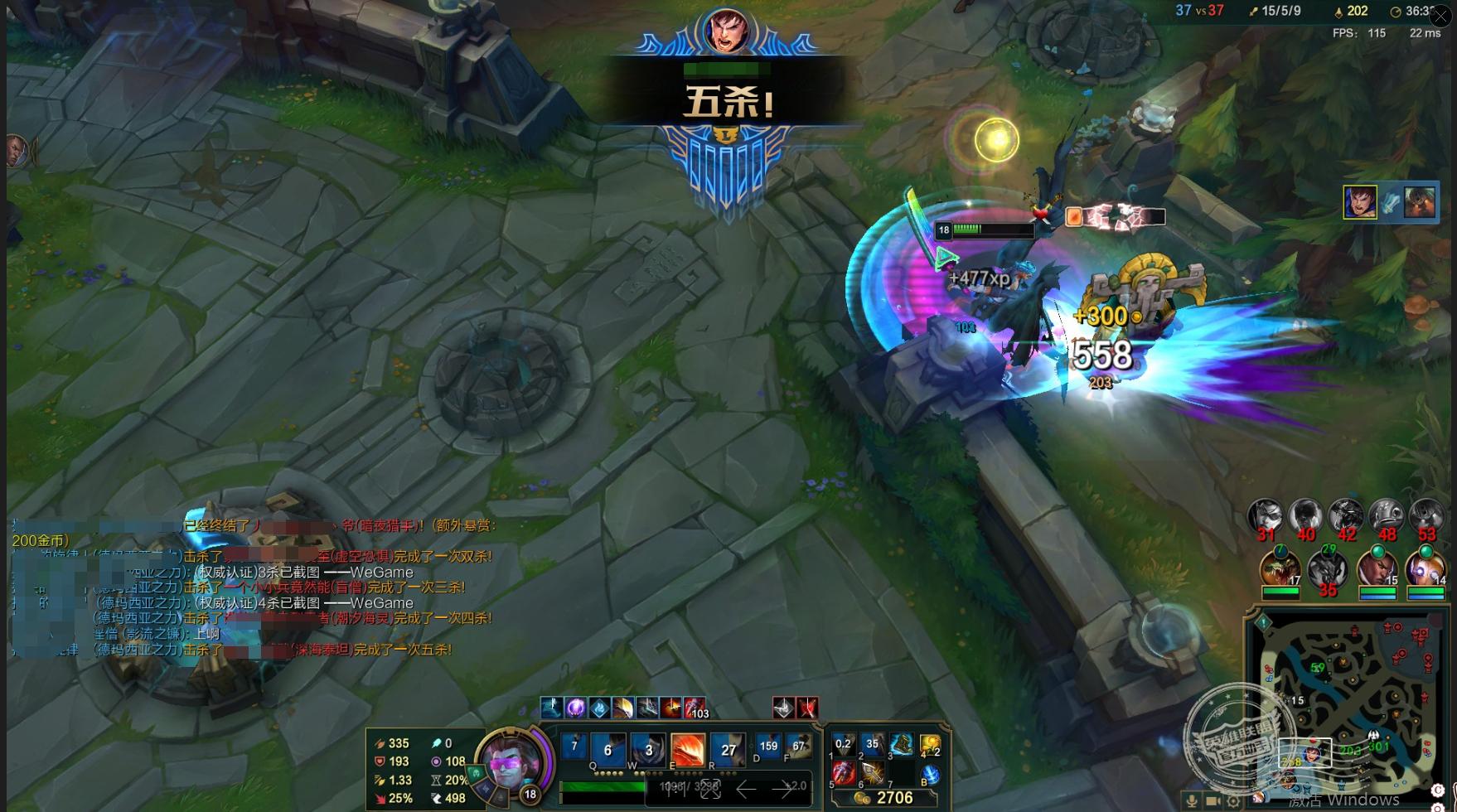Activate the glowing orange E ability
Screen dimensions: 1457x812
[687, 750]
